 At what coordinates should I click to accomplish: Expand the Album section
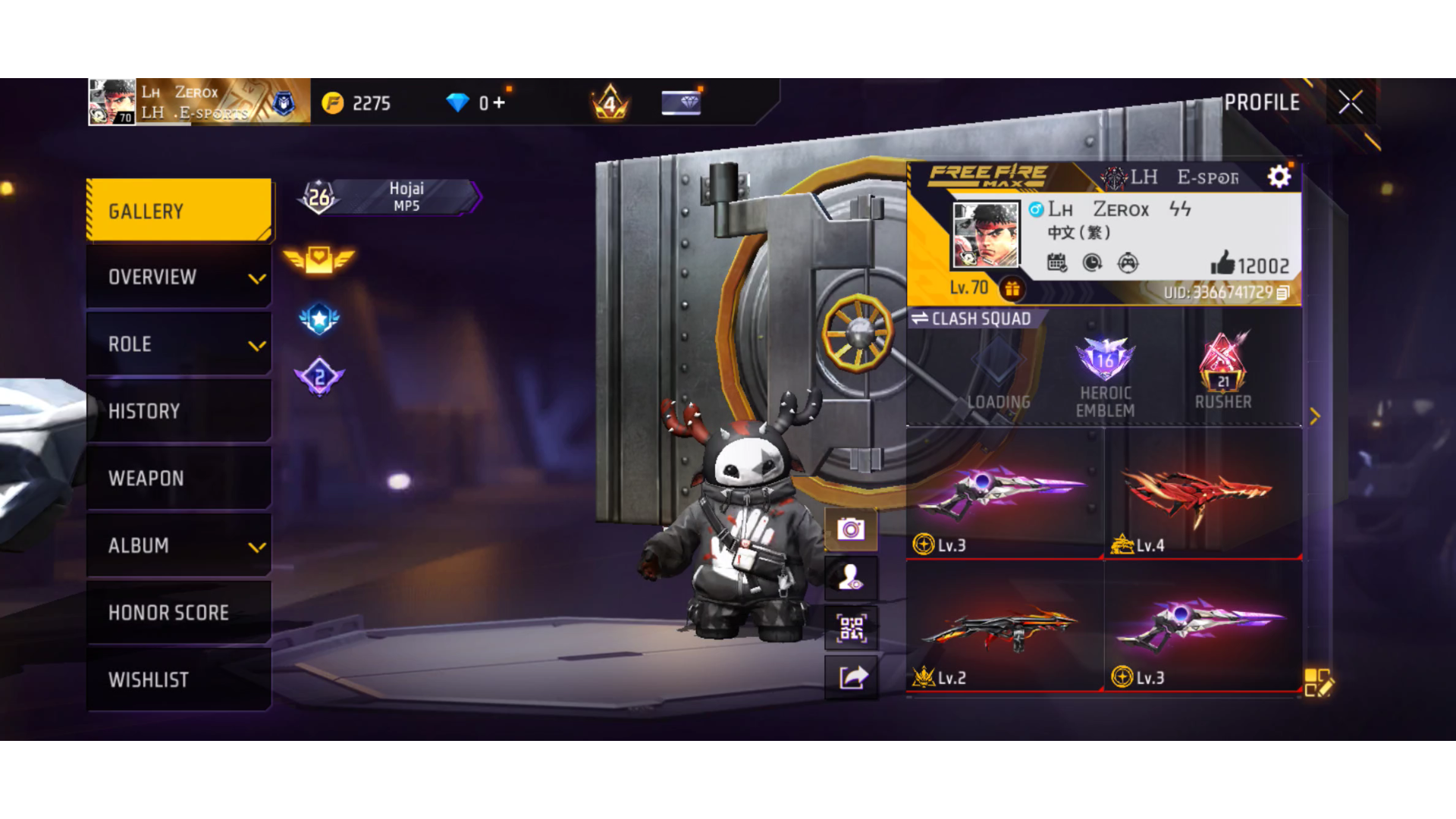pyautogui.click(x=179, y=546)
